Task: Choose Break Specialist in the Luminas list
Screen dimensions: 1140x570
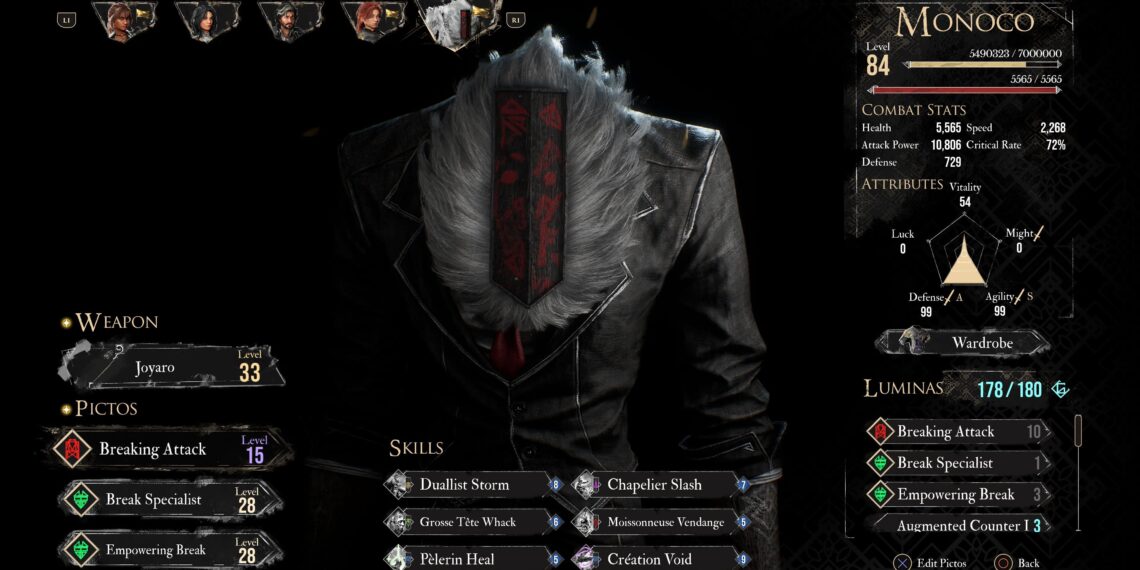Action: (x=957, y=463)
